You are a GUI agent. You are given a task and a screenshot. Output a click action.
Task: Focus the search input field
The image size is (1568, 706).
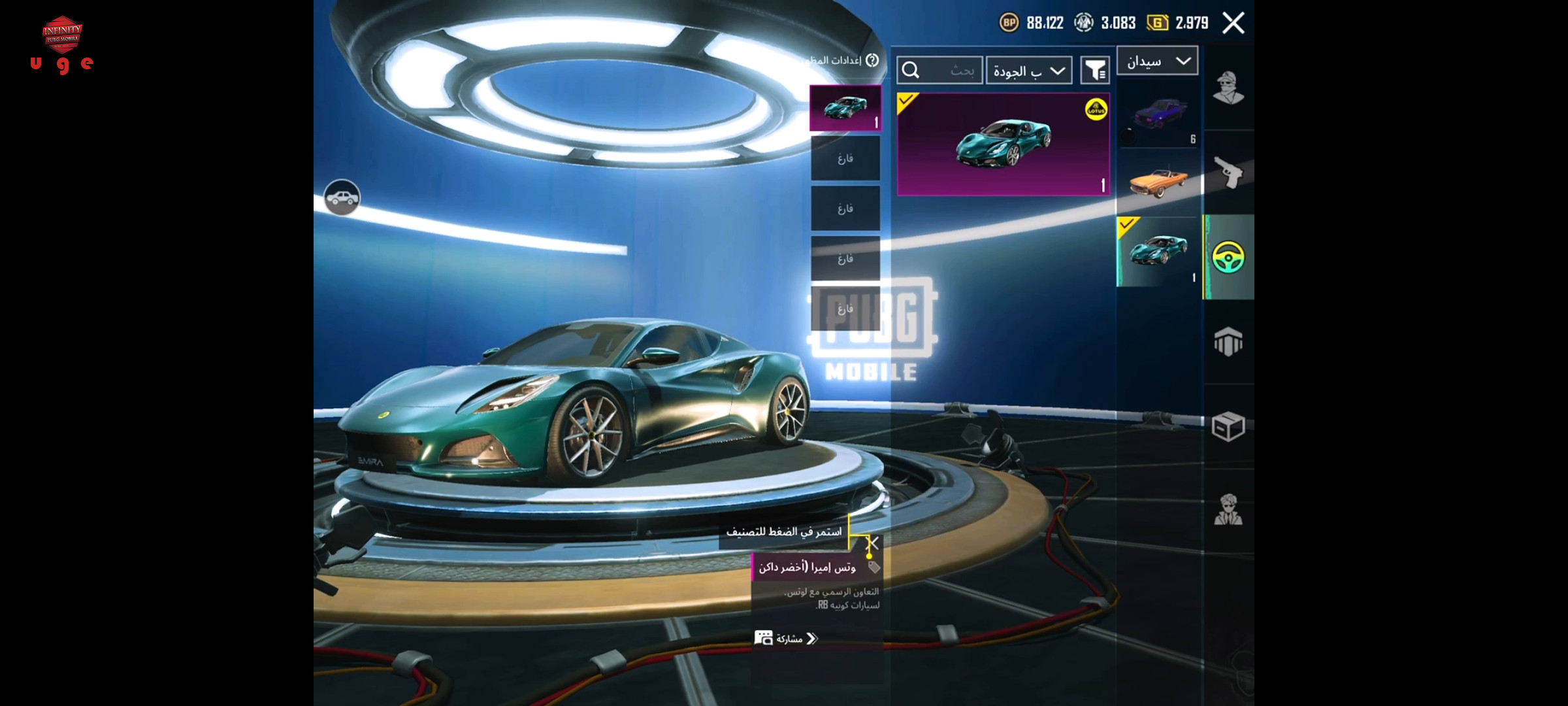coord(939,71)
